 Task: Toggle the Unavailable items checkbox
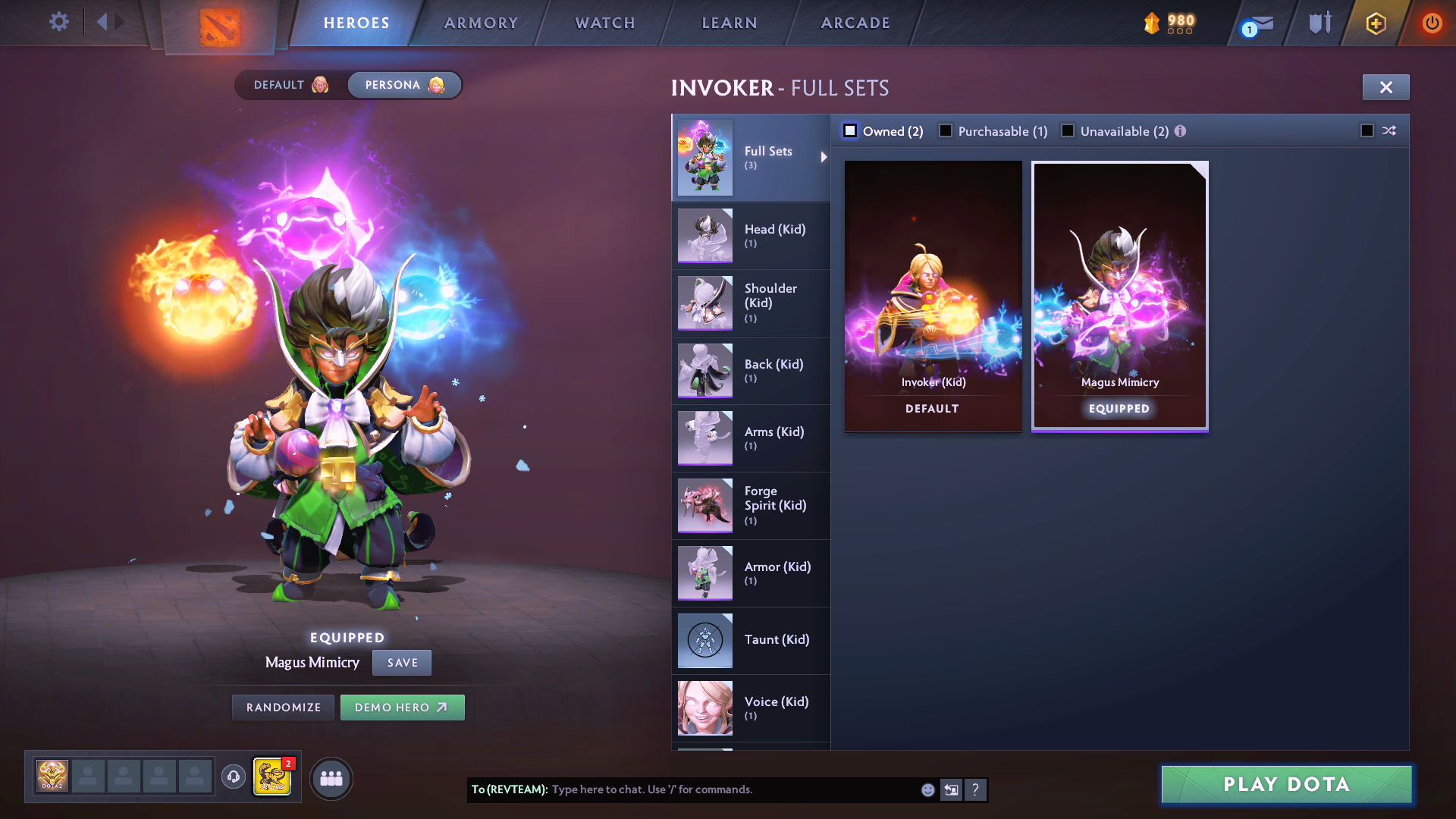pyautogui.click(x=1068, y=130)
